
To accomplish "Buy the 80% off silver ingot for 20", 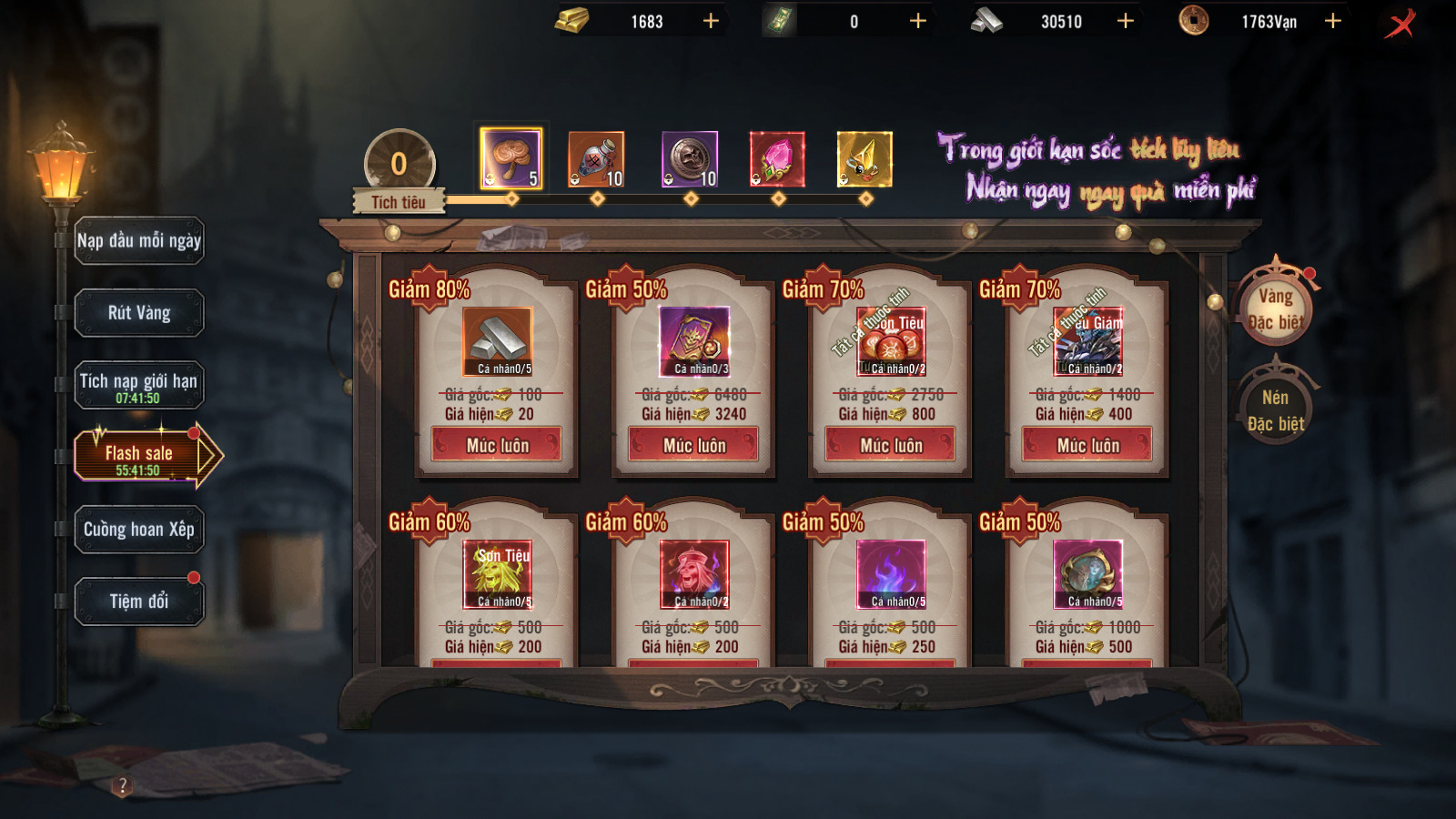I will [x=497, y=445].
